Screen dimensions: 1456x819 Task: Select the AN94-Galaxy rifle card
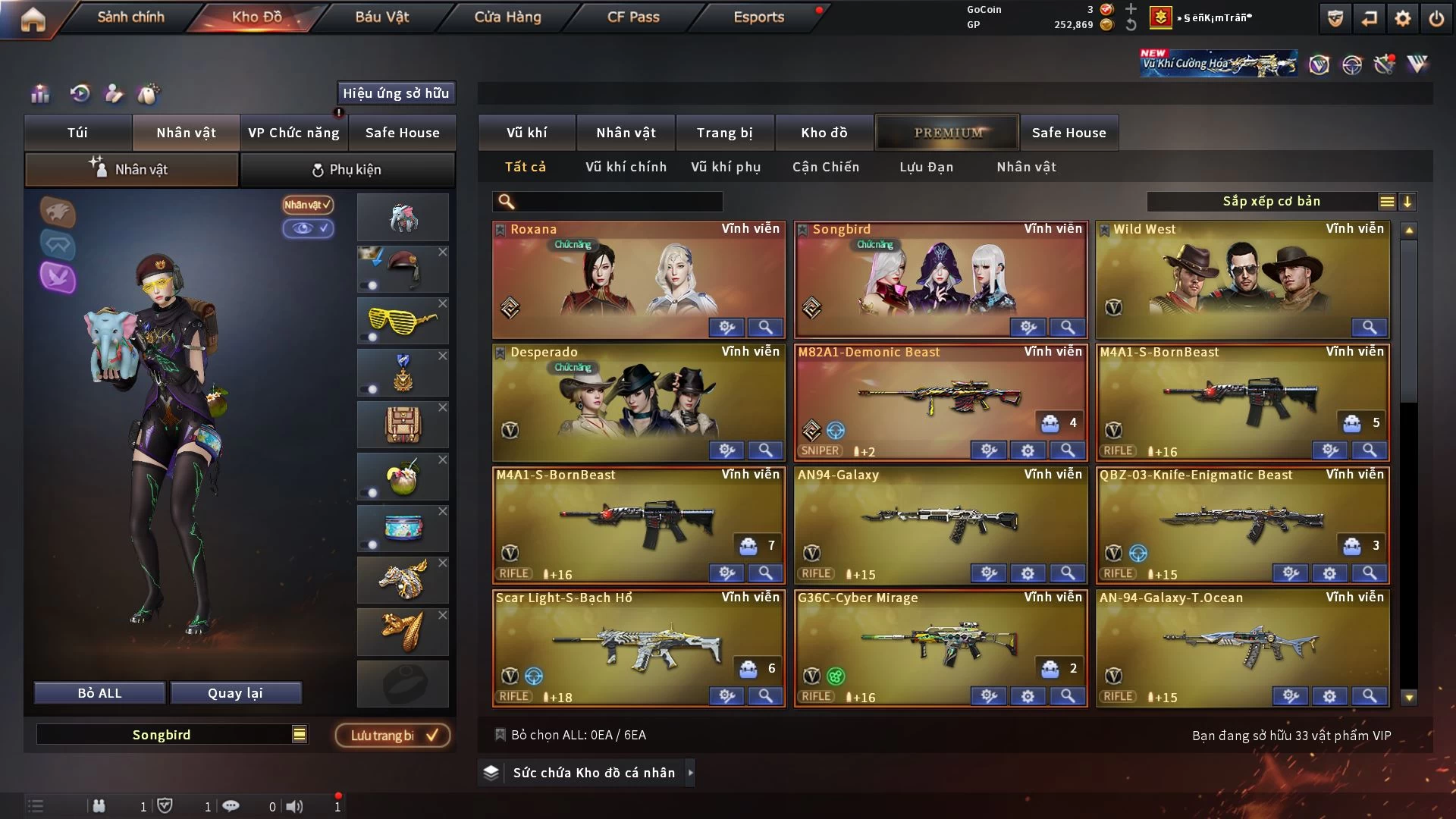pyautogui.click(x=940, y=525)
